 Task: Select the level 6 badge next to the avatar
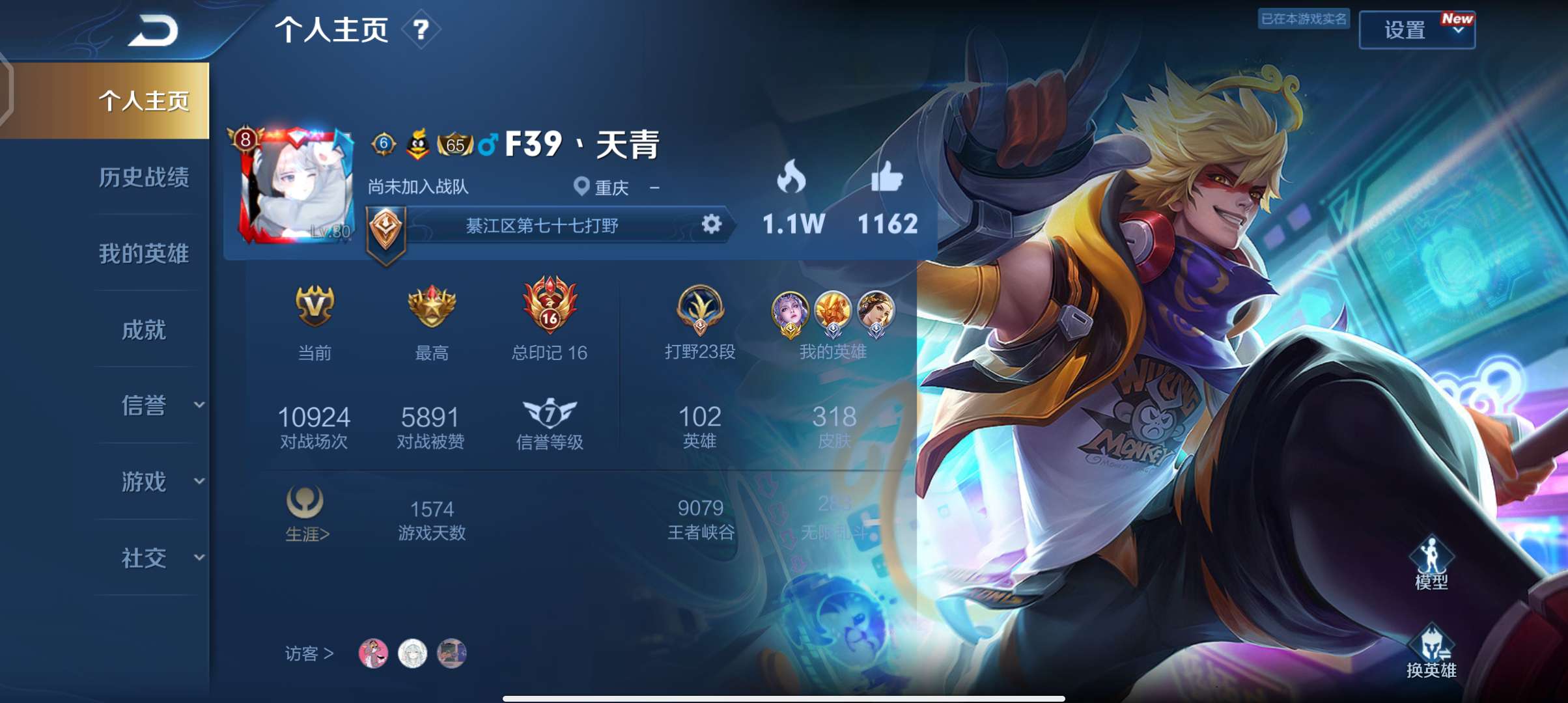pos(383,145)
